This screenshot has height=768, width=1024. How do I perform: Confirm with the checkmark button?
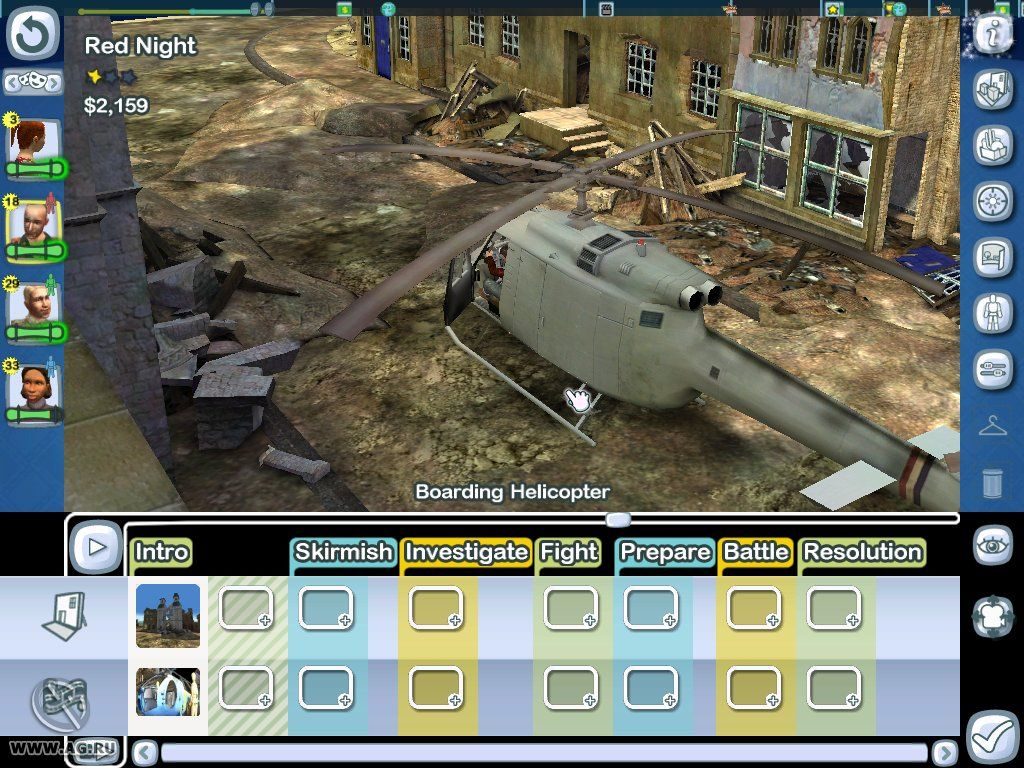tap(993, 737)
